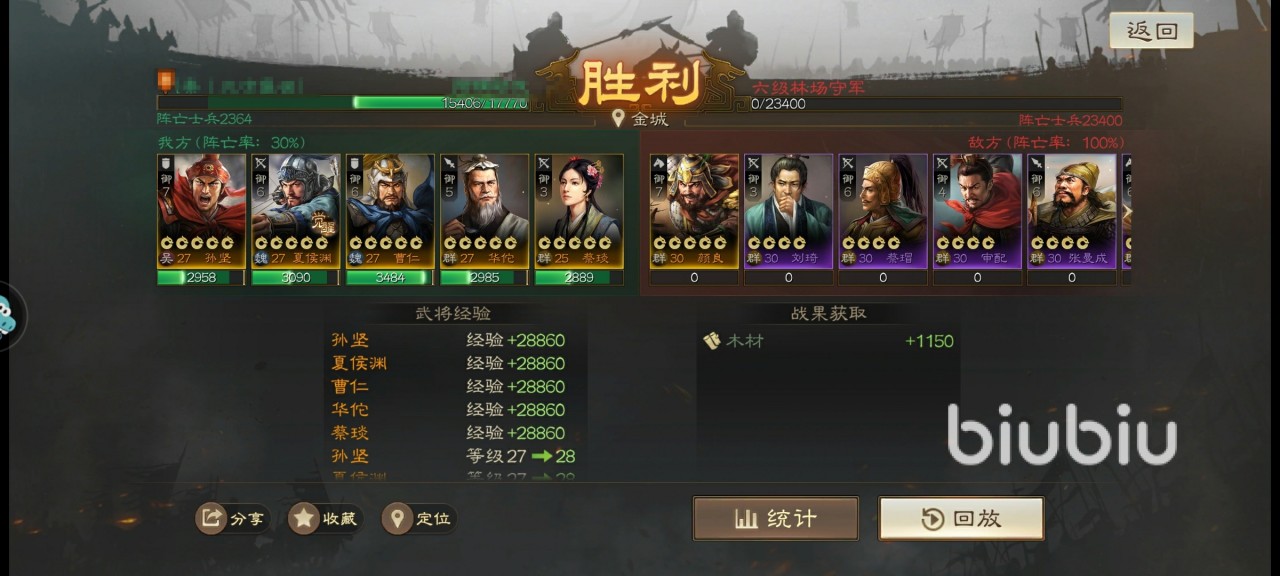
Task: Select the 孙坚 general card
Action: [201, 211]
